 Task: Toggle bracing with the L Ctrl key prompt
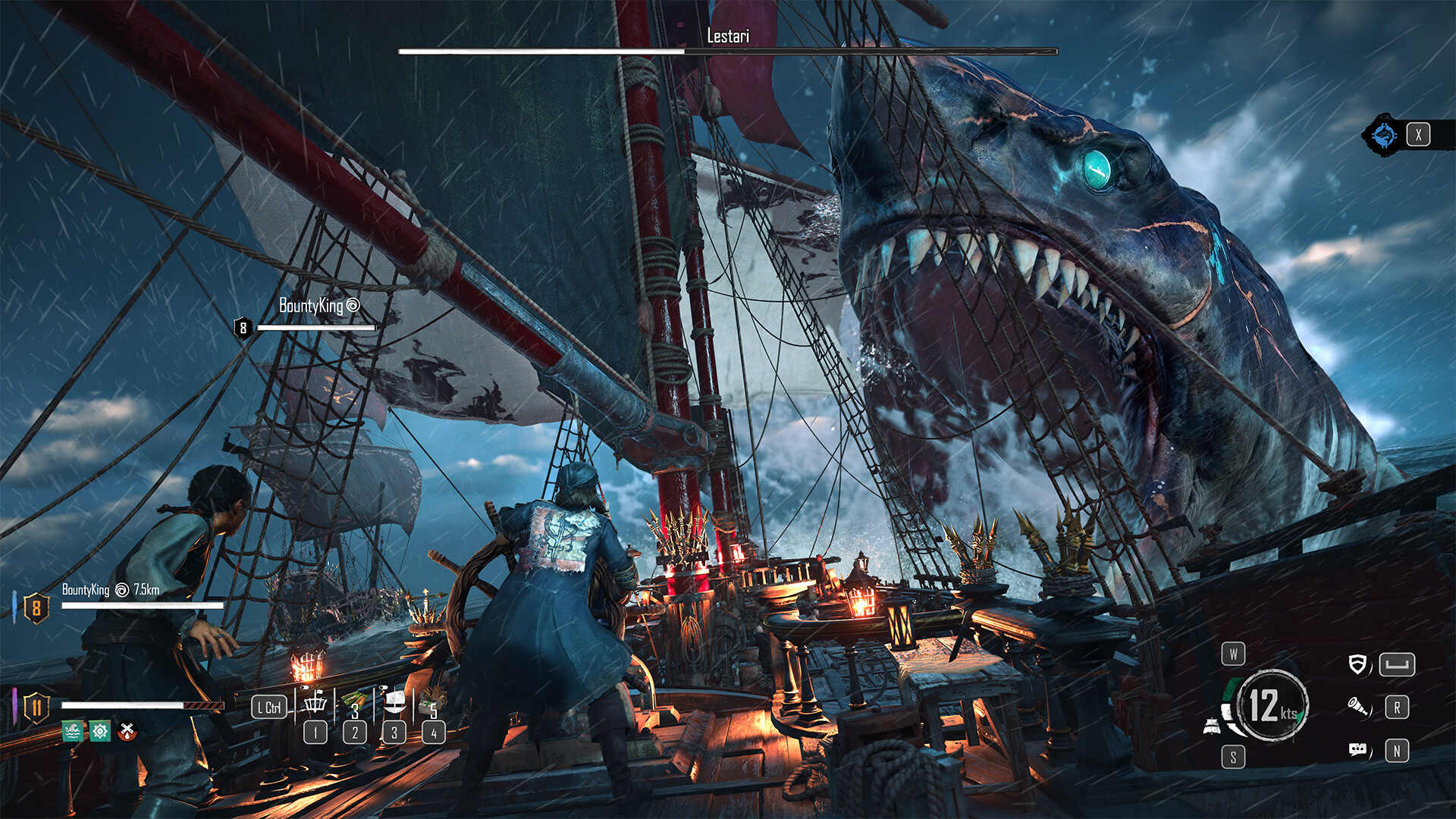(269, 706)
